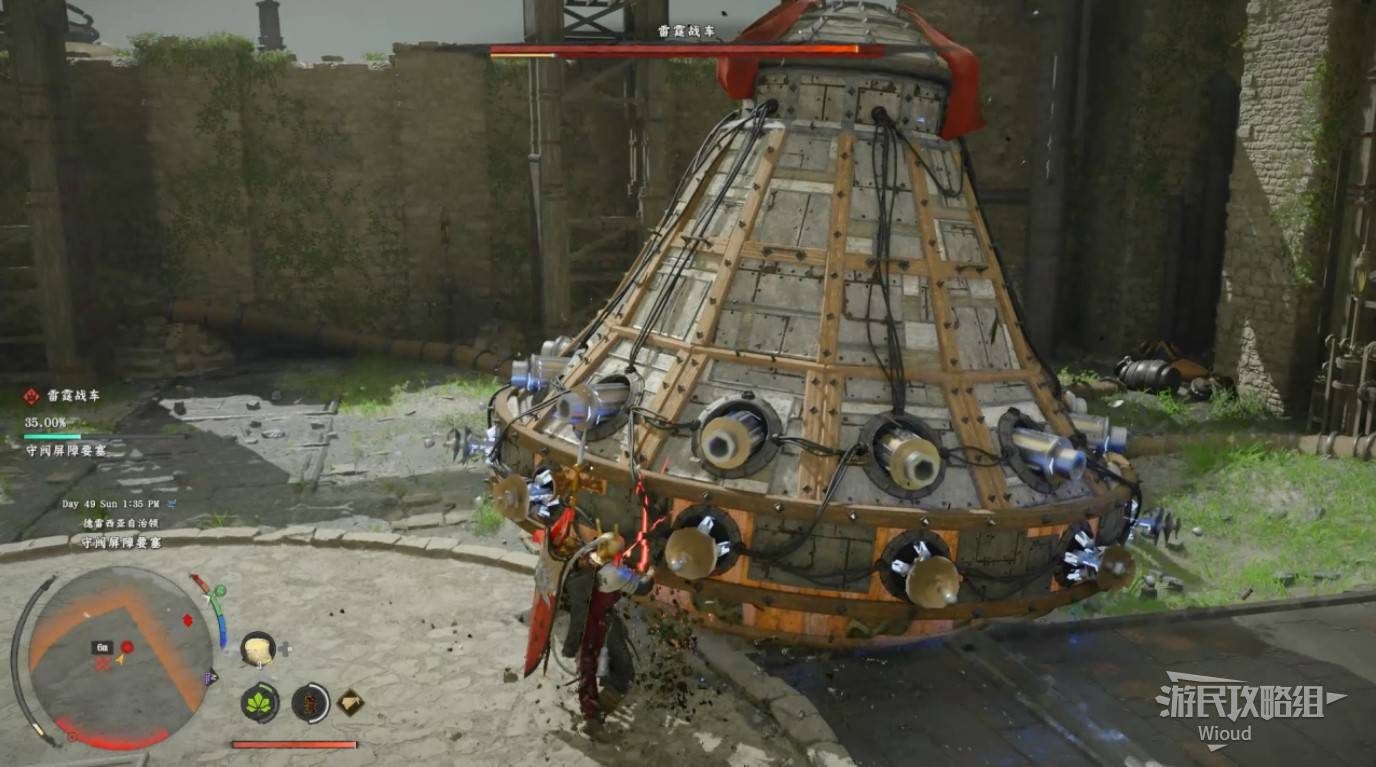Activate the green leaf skill icon
The width and height of the screenshot is (1376, 767).
click(x=260, y=702)
